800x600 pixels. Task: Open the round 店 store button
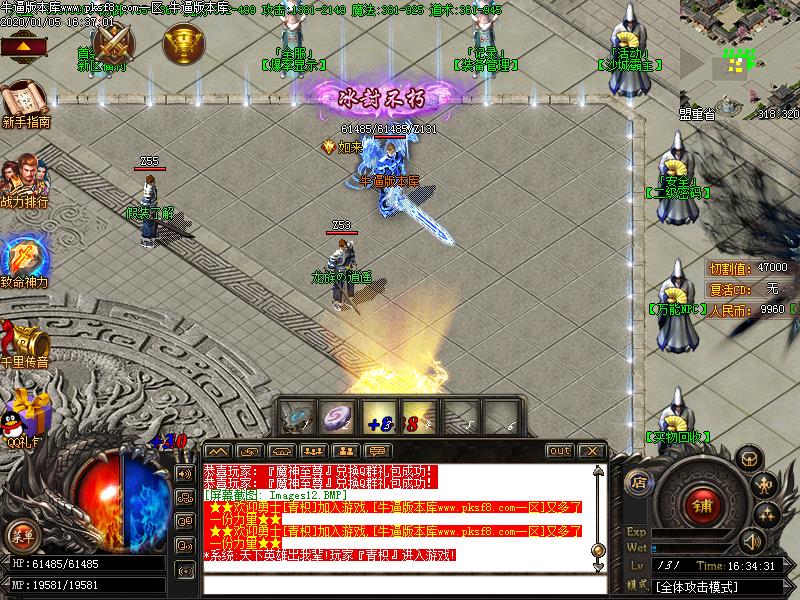(x=641, y=482)
